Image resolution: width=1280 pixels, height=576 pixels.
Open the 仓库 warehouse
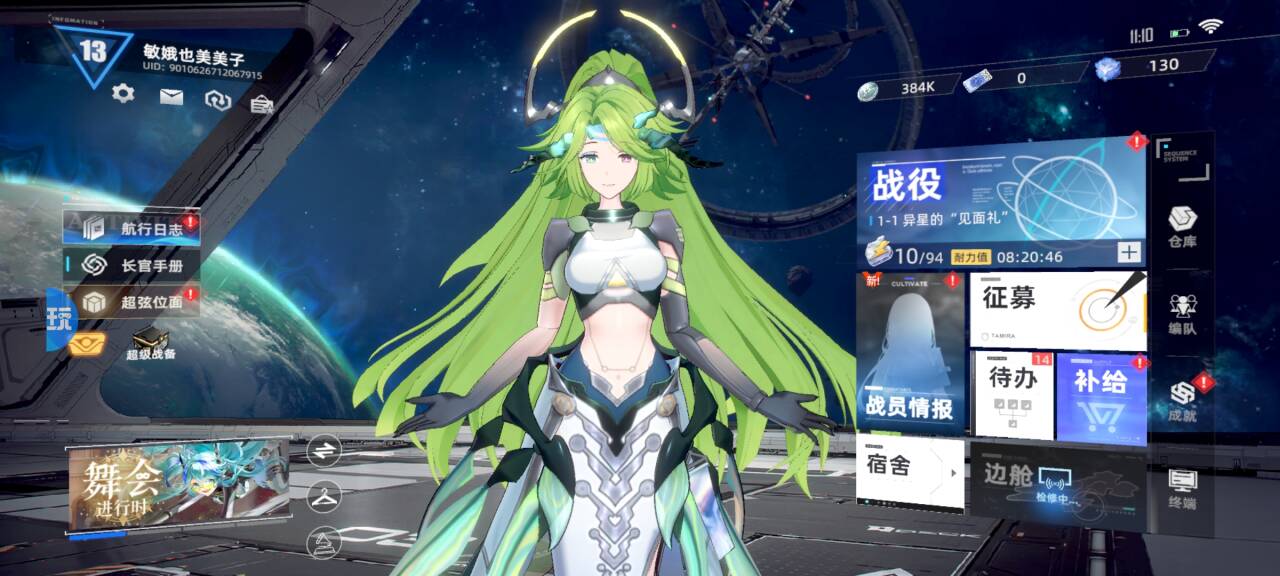tap(1182, 228)
